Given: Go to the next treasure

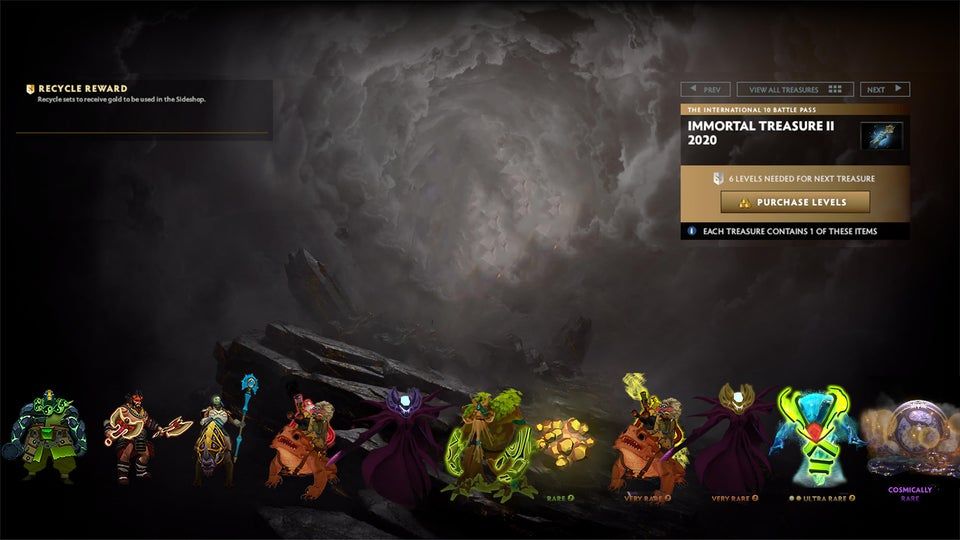Looking at the screenshot, I should pyautogui.click(x=885, y=89).
